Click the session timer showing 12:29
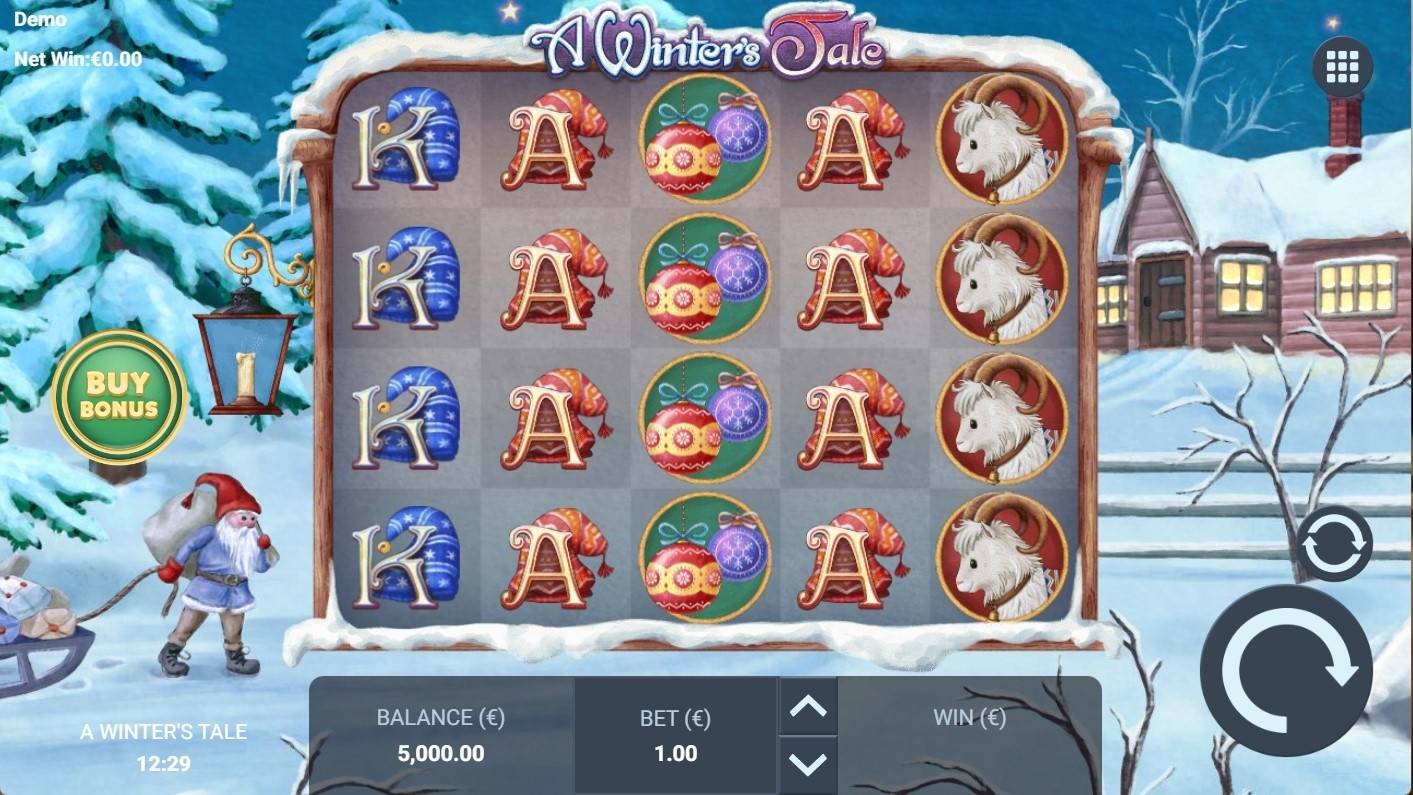This screenshot has height=795, width=1413. (163, 762)
